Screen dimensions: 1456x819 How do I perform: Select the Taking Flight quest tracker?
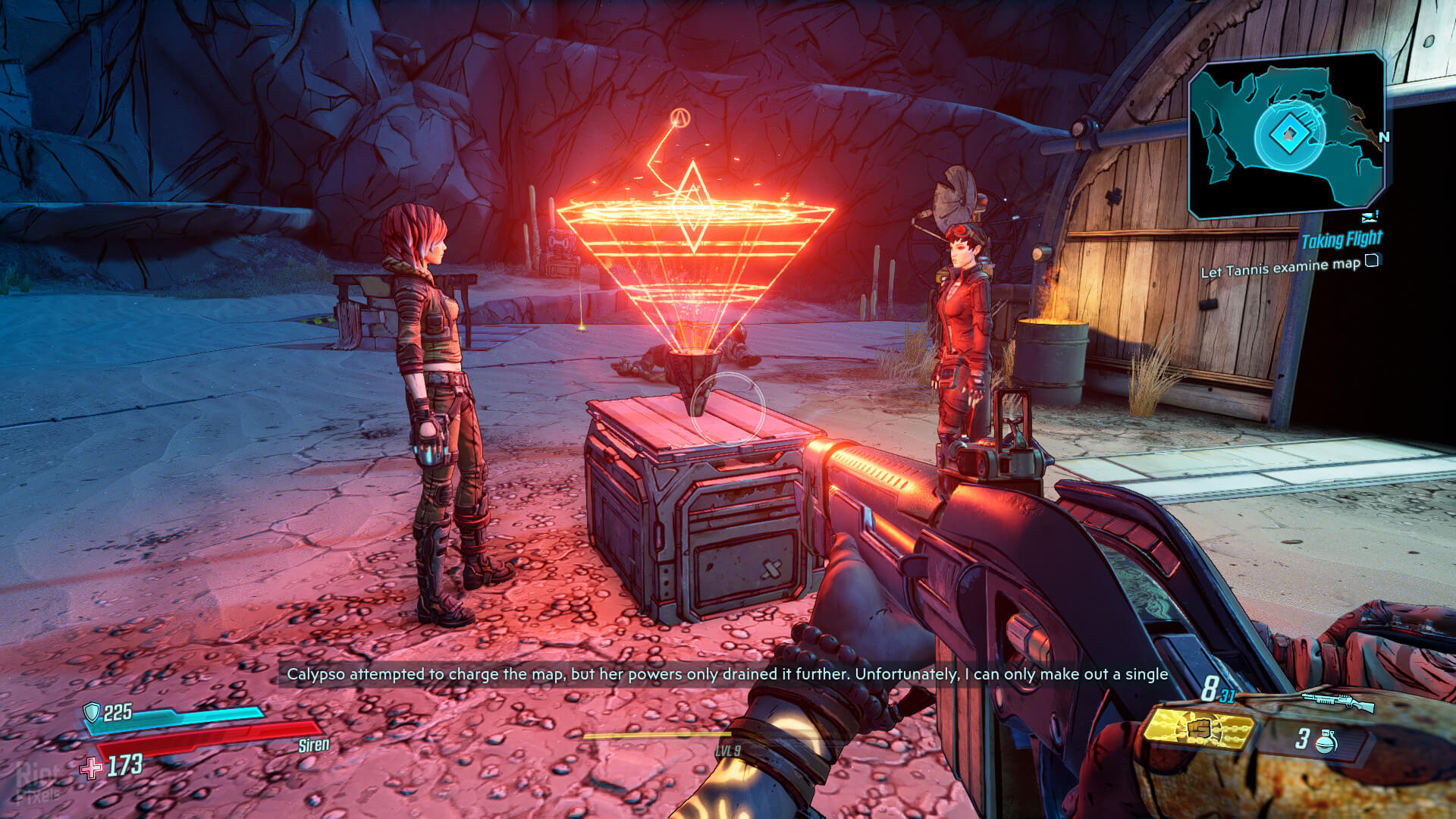coord(1341,240)
